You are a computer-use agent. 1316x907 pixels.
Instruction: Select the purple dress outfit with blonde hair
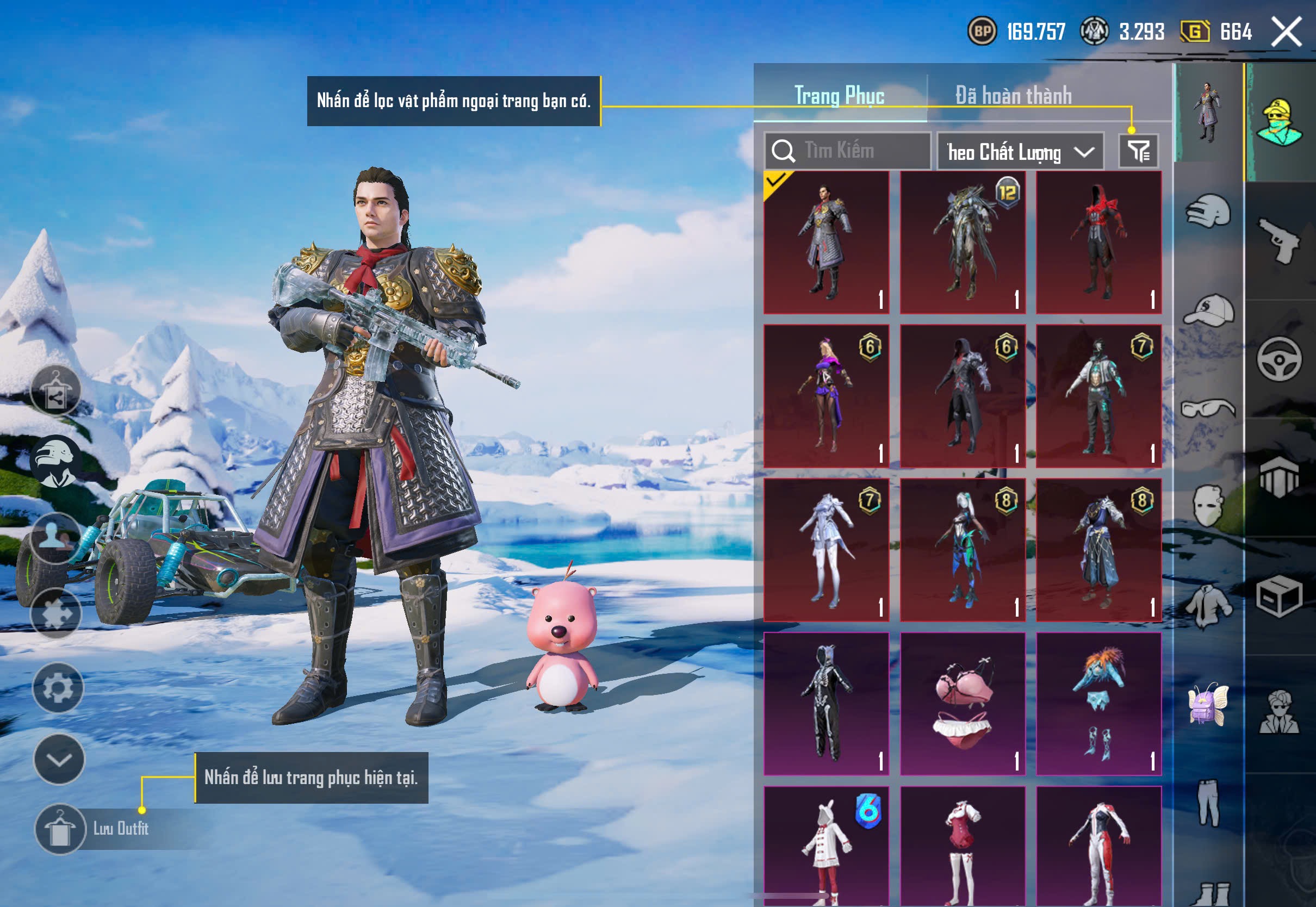pos(826,396)
